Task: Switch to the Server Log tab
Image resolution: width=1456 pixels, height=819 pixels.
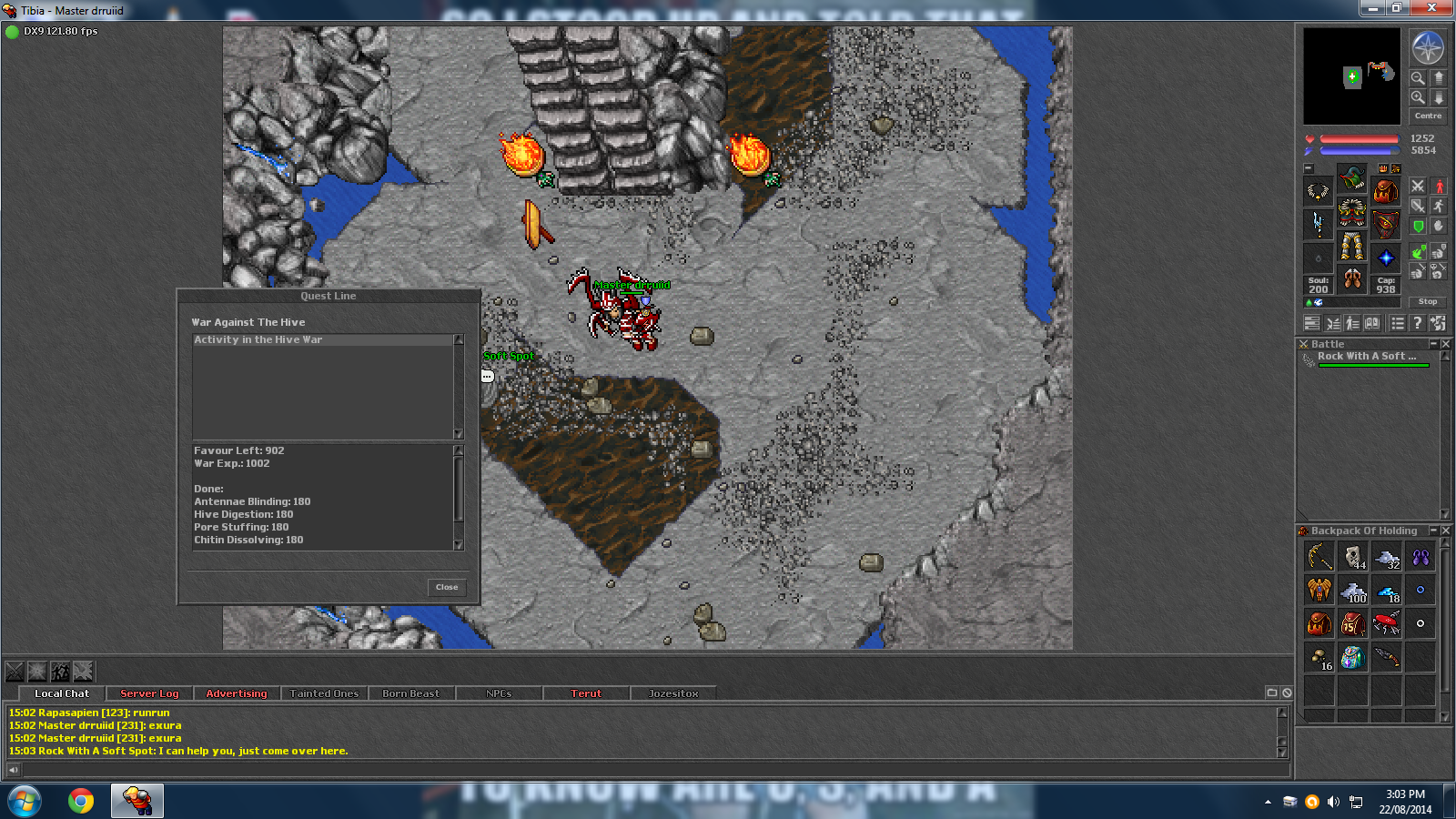Action: (149, 693)
